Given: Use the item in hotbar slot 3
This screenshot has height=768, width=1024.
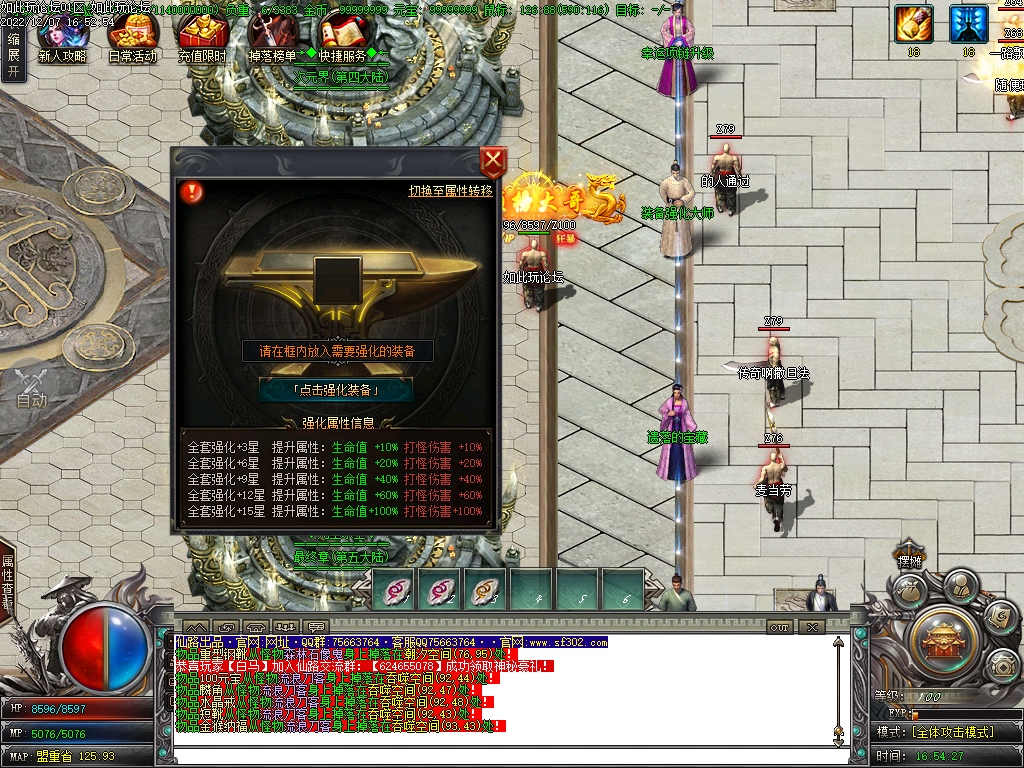Looking at the screenshot, I should (487, 590).
